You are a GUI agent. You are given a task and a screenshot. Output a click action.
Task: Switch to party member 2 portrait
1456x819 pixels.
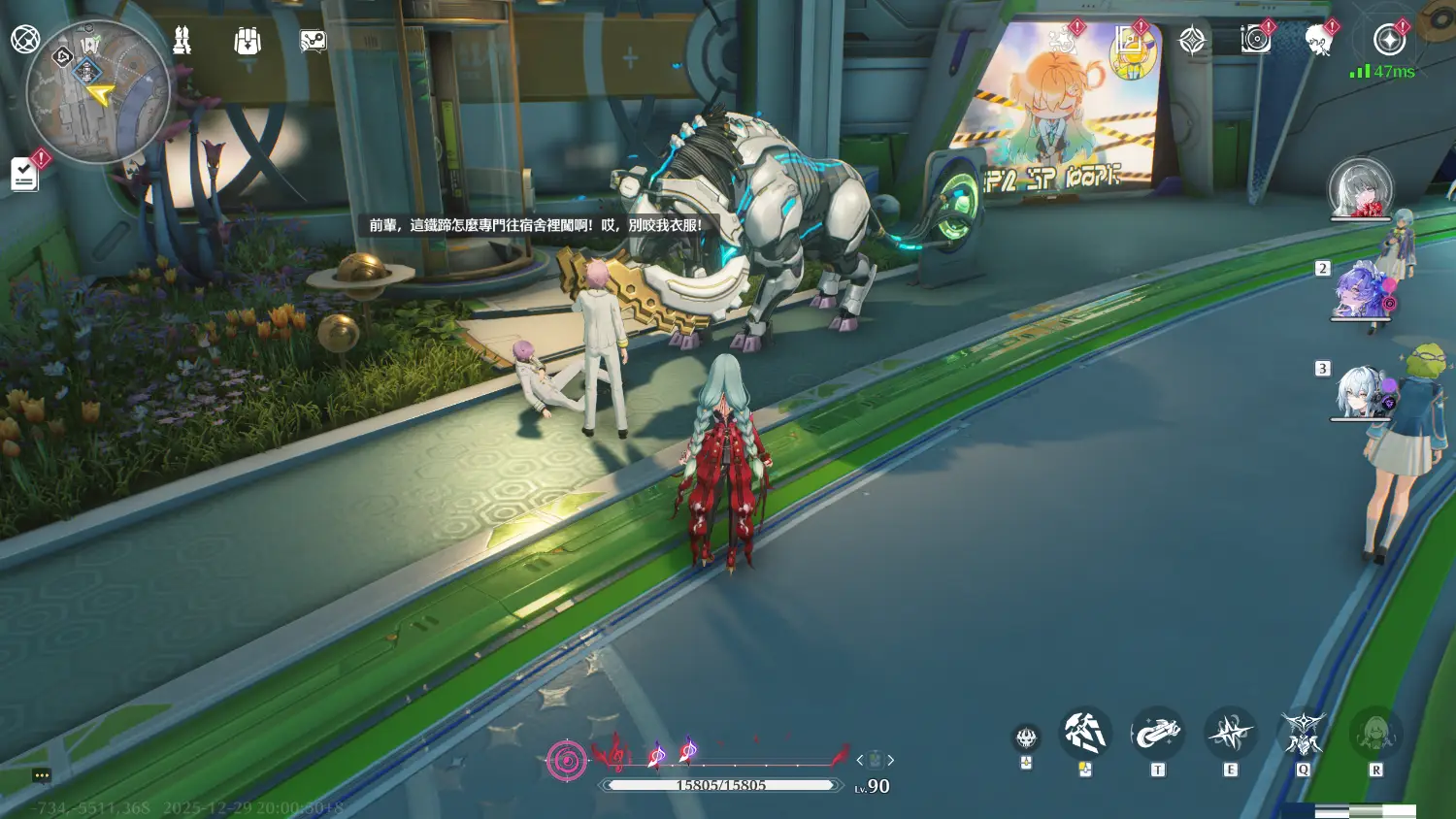(x=1360, y=290)
